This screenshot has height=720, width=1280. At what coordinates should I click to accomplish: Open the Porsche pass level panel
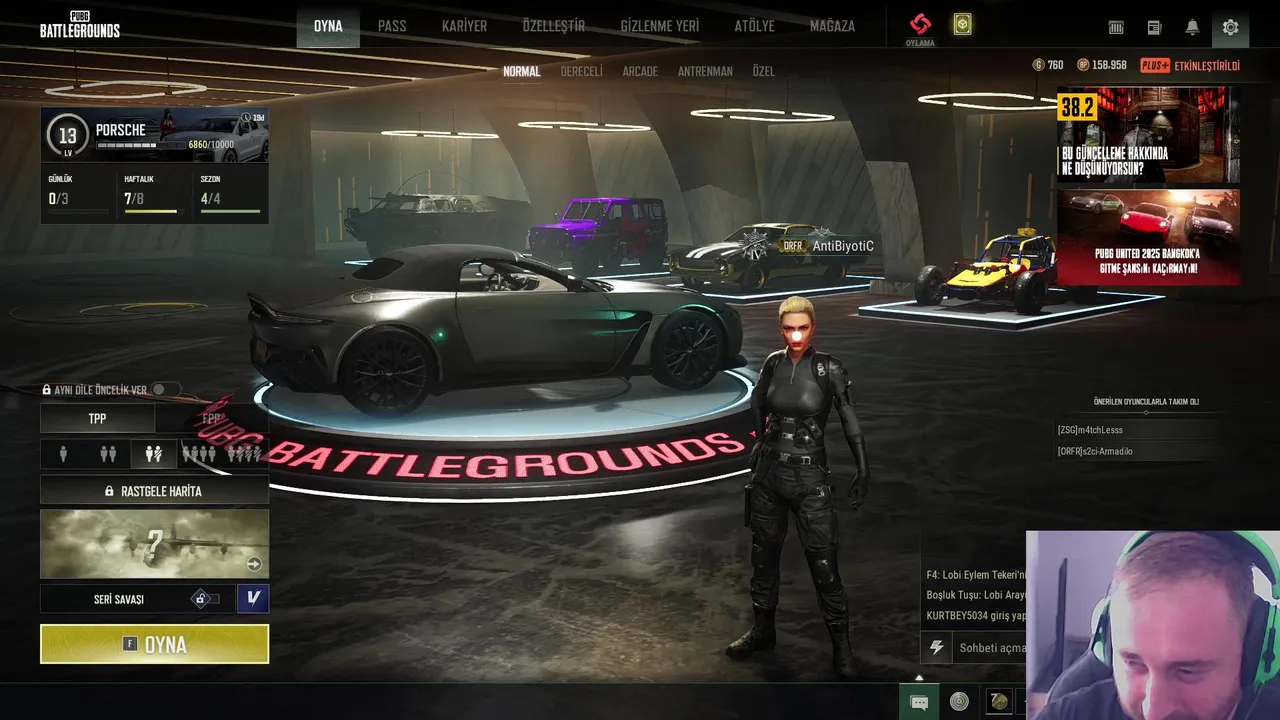click(154, 135)
